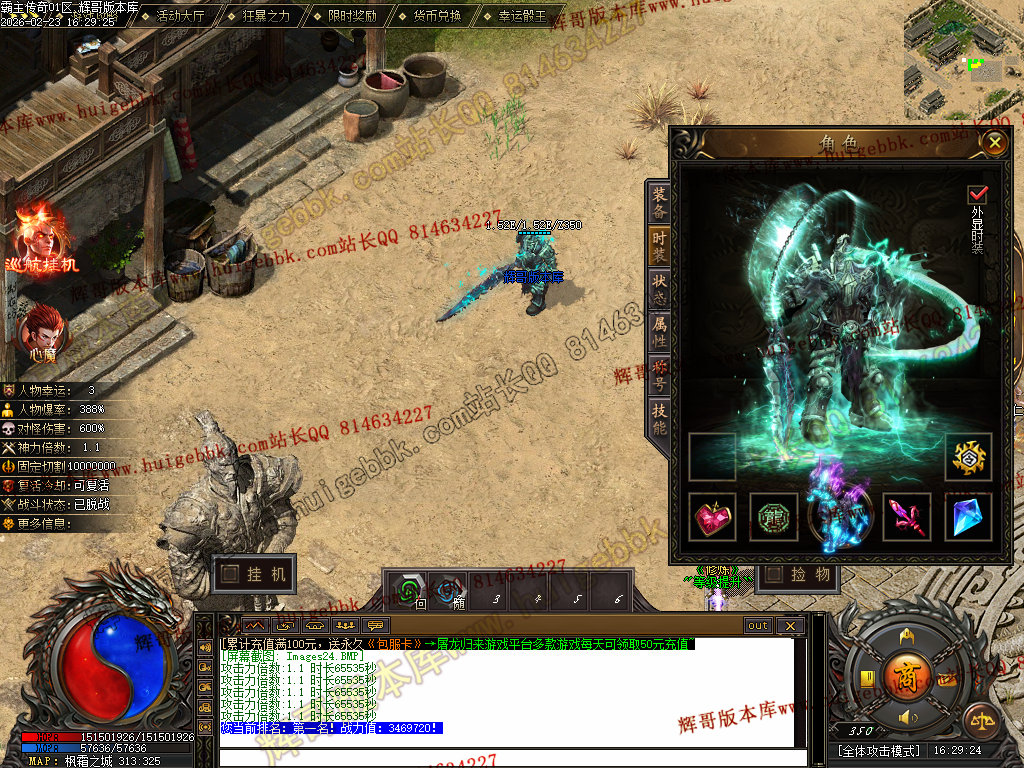This screenshot has height=768, width=1024.
Task: Click the golden sun emblem slot
Action: (968, 456)
